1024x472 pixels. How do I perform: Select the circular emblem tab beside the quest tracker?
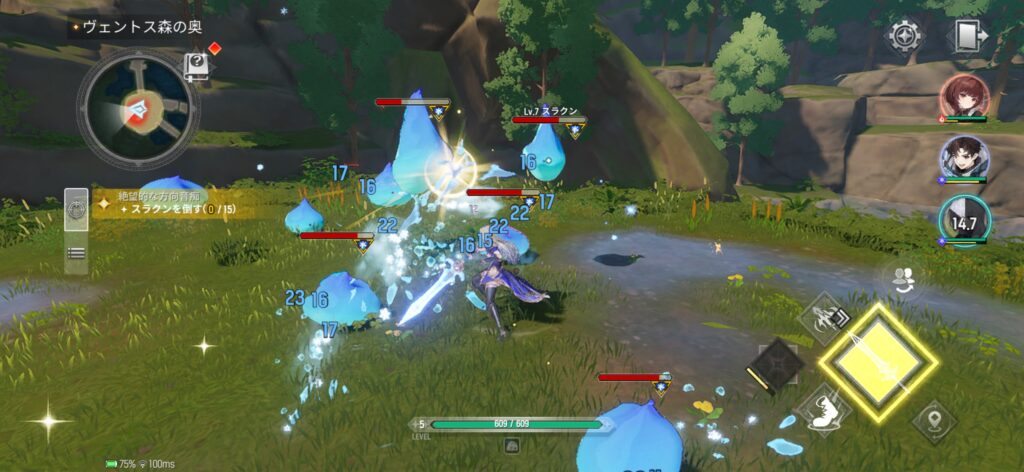tap(76, 211)
